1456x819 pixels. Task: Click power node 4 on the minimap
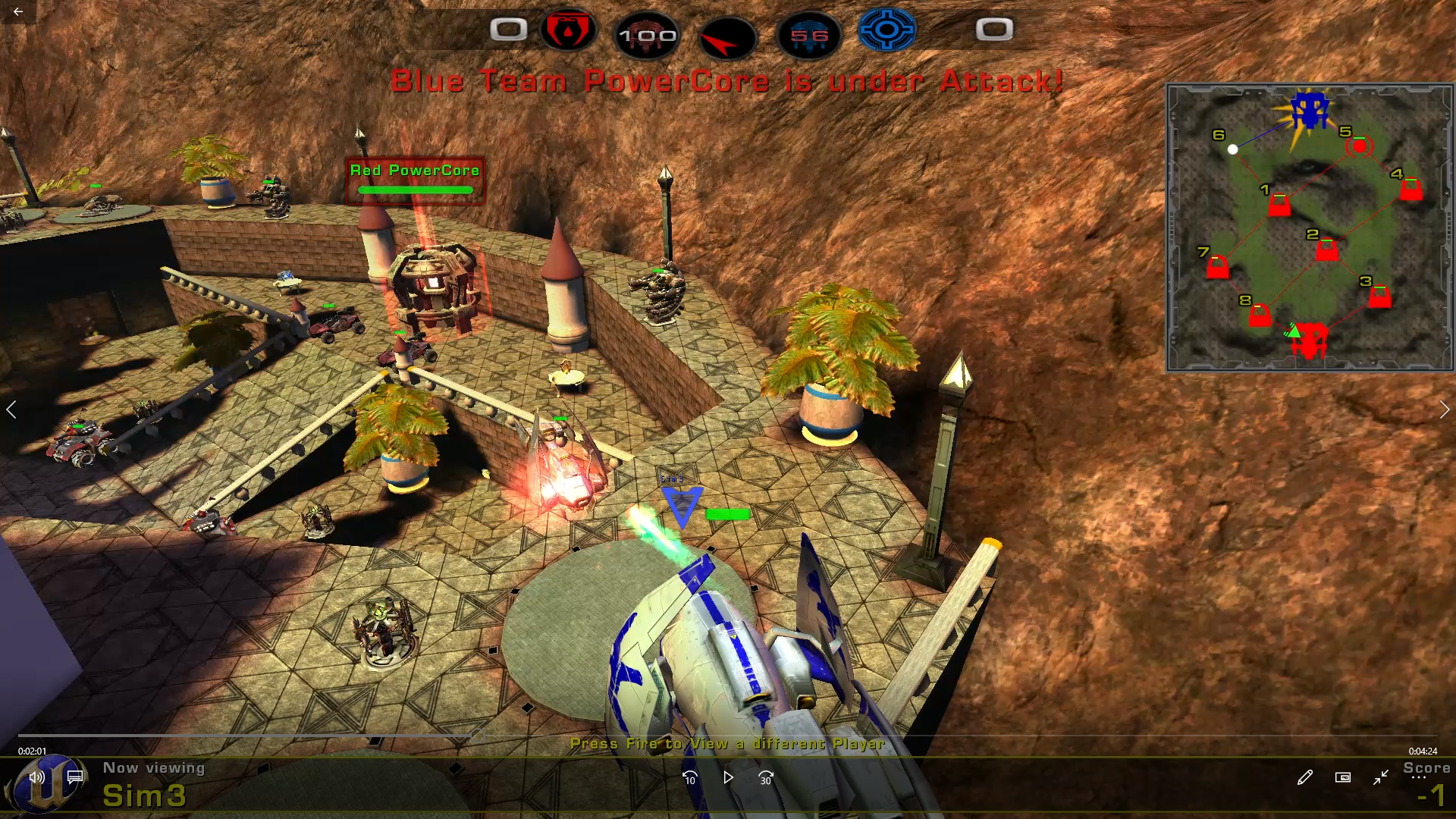[1410, 189]
